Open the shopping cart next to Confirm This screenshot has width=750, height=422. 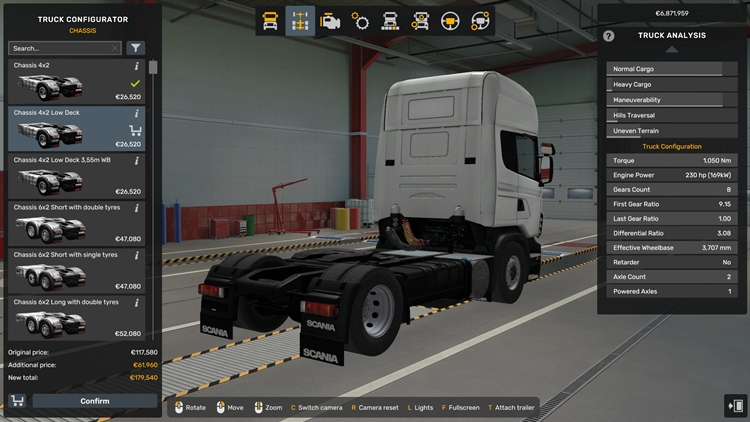[17, 401]
